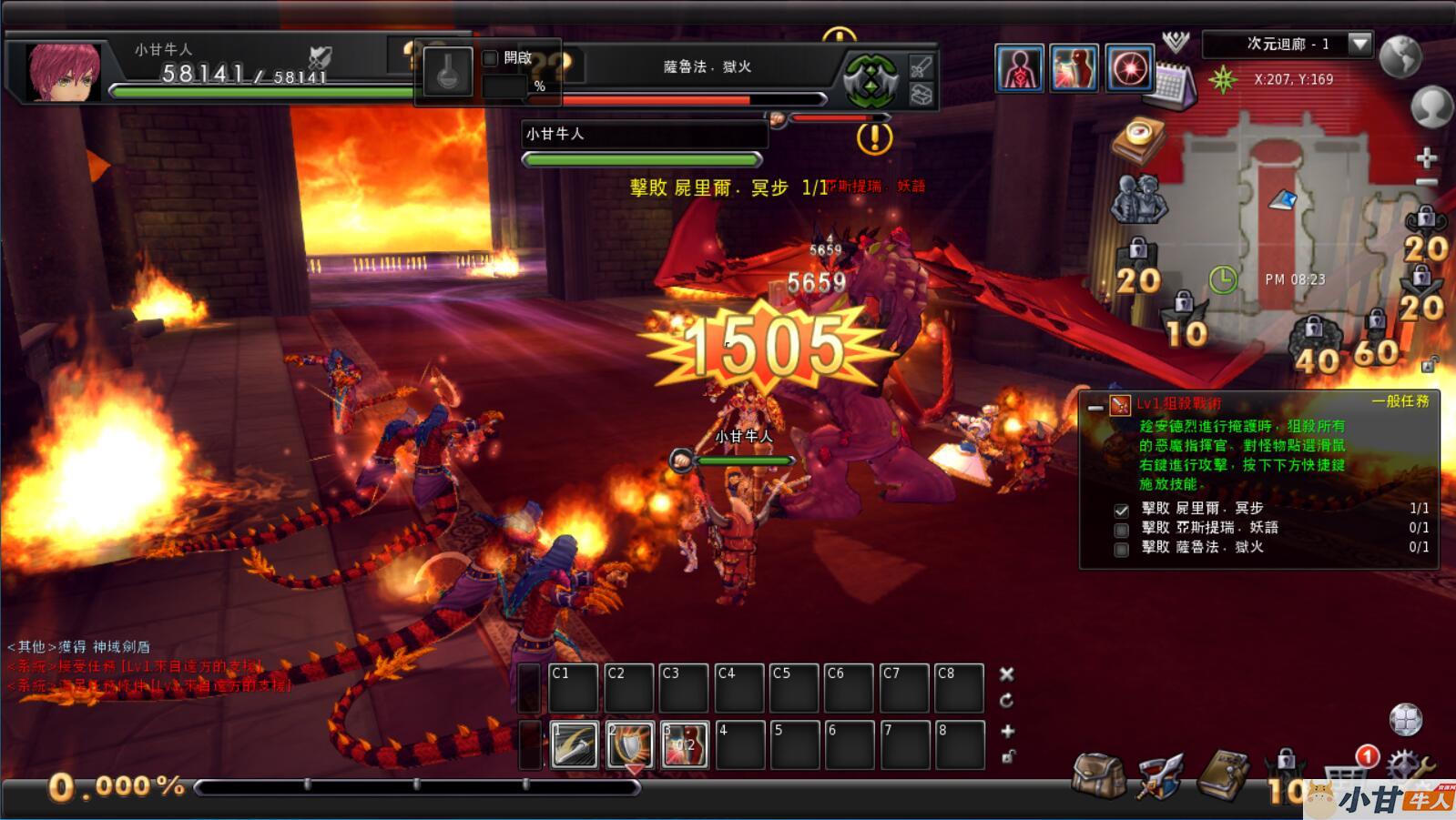The height and width of the screenshot is (820, 1456).
Task: Add a hotbar row with plus button
Action: (1007, 731)
